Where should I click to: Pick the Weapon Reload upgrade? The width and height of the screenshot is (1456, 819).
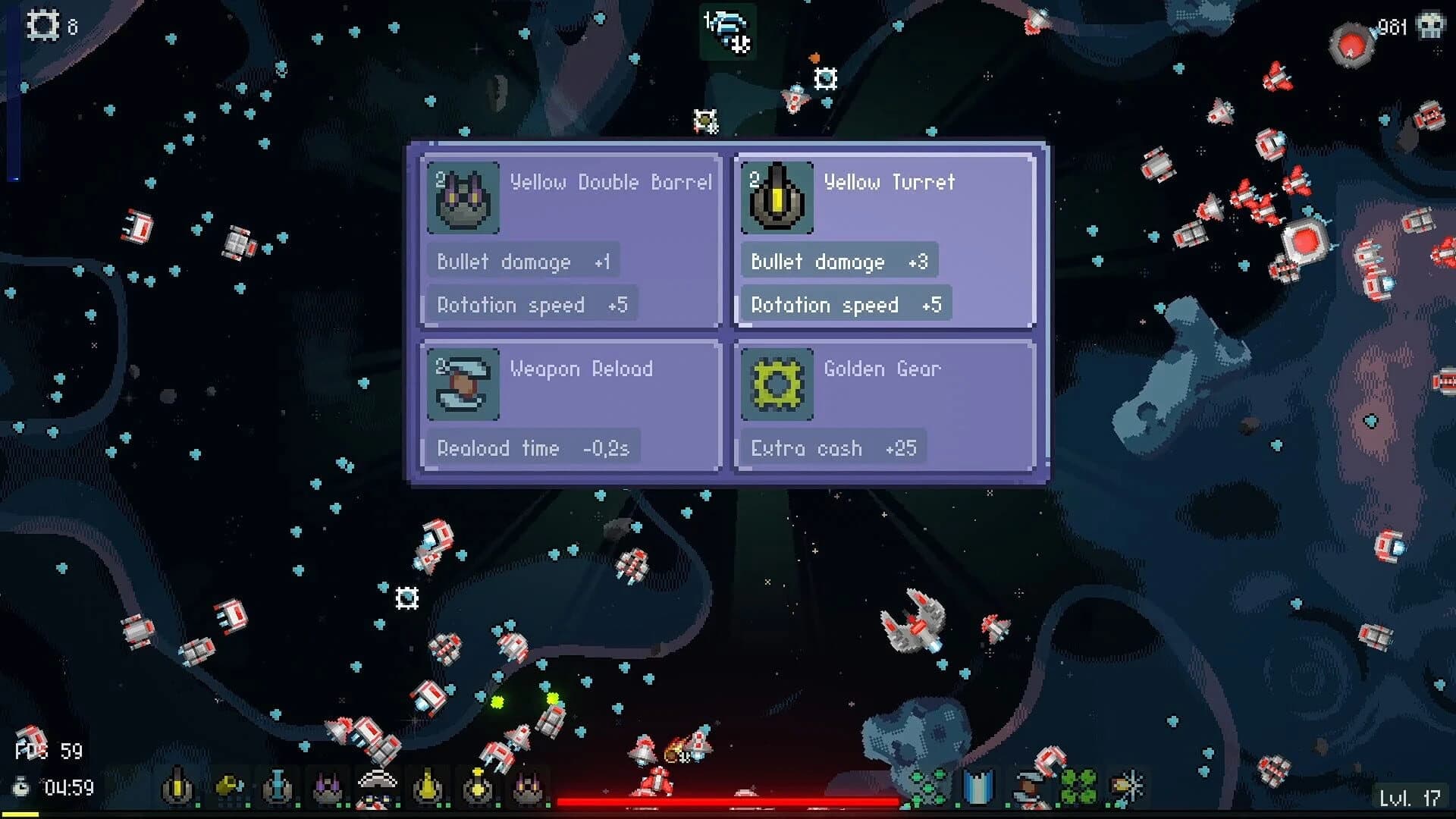[x=569, y=406]
